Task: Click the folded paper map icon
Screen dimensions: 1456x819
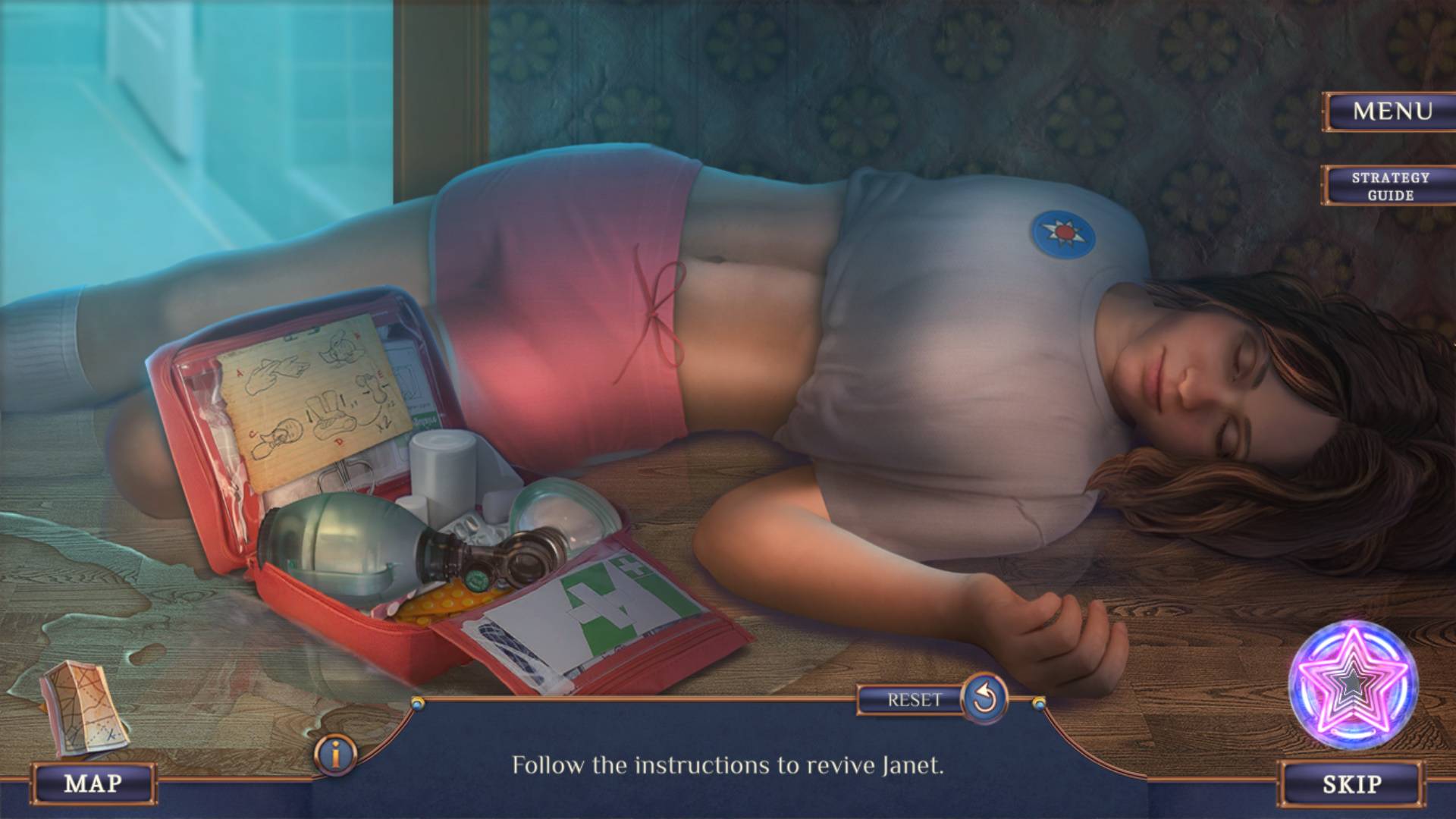Action: coord(82,709)
